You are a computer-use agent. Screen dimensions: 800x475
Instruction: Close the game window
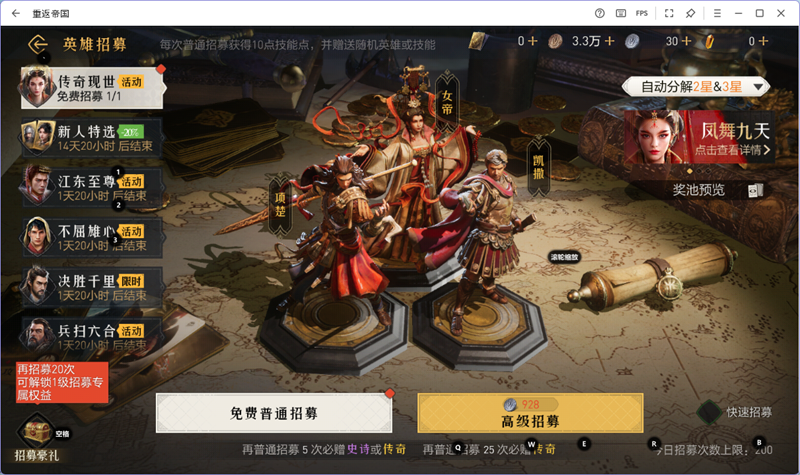784,13
